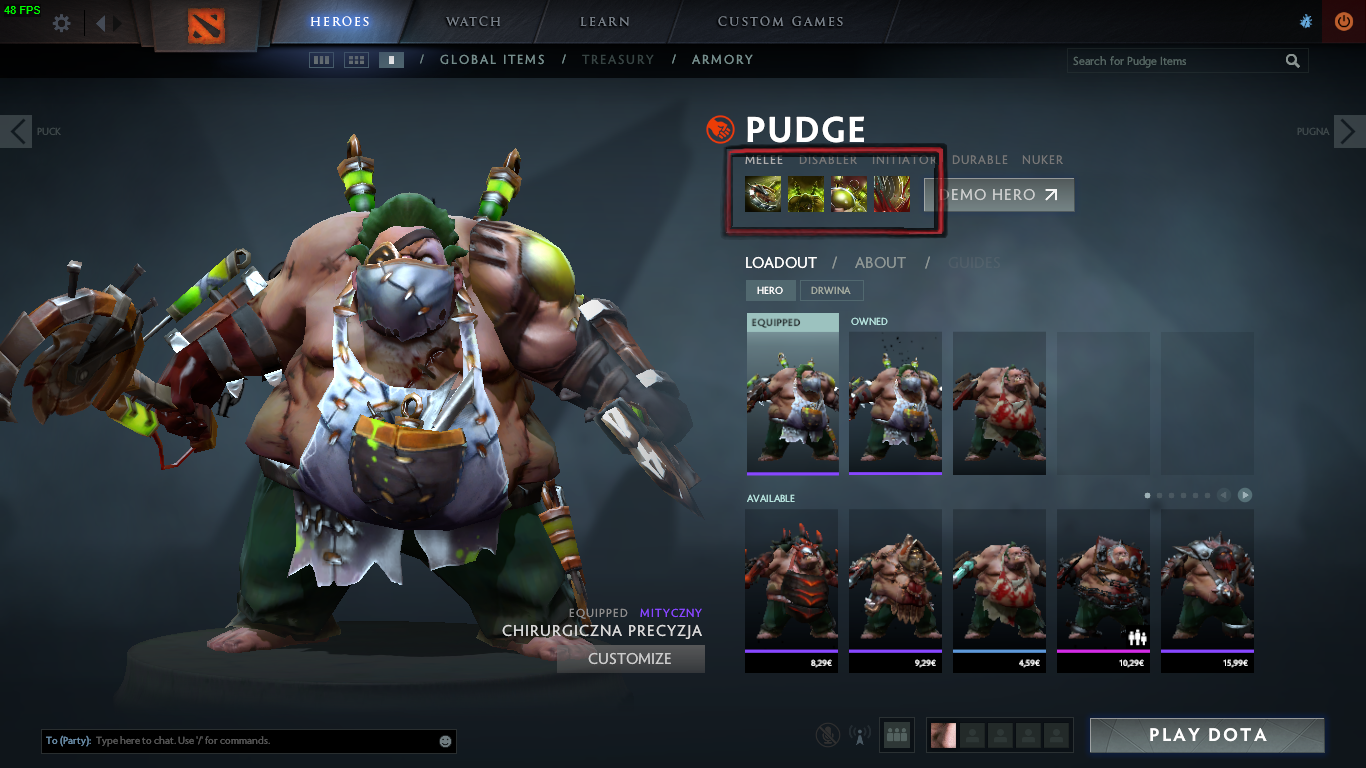Select the Dismember ability icon
Screen dimensions: 1366x768
(x=890, y=194)
